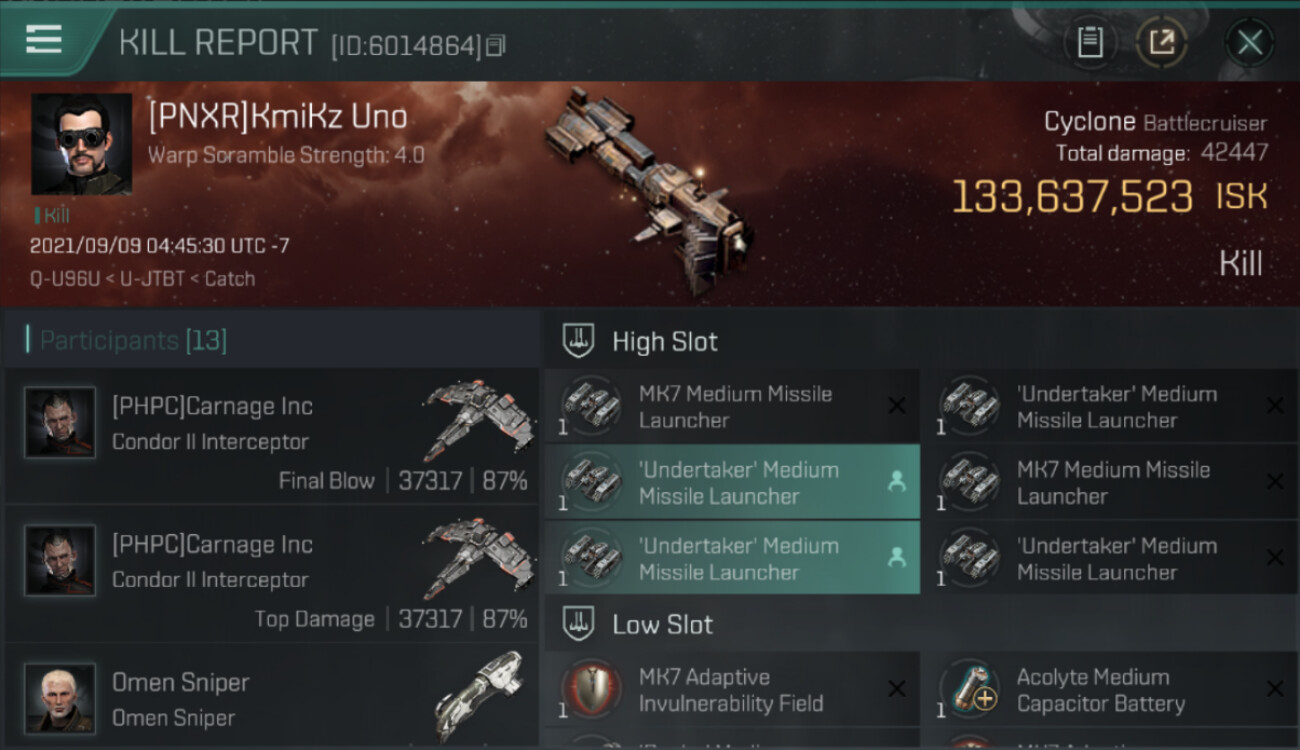Select Carnage Inc Final Blow participant row
Image resolution: width=1300 pixels, height=750 pixels.
coord(270,436)
